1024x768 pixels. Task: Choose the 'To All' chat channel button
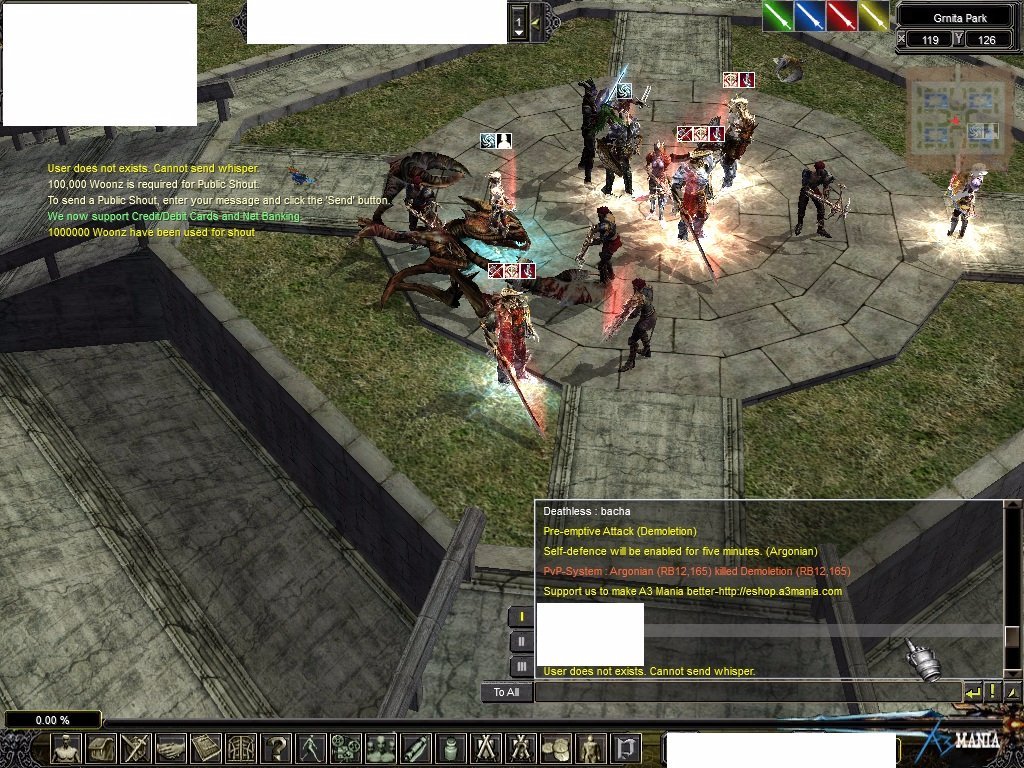[x=506, y=692]
